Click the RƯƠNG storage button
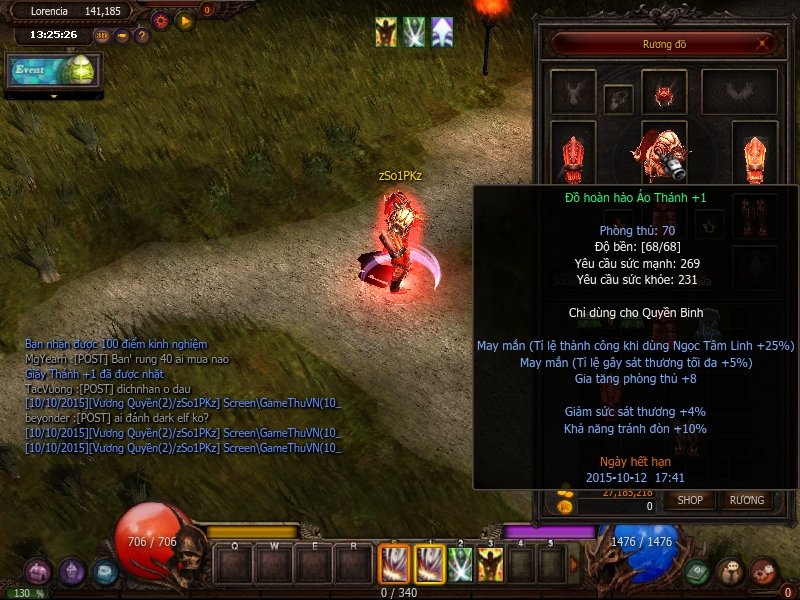 [x=746, y=500]
